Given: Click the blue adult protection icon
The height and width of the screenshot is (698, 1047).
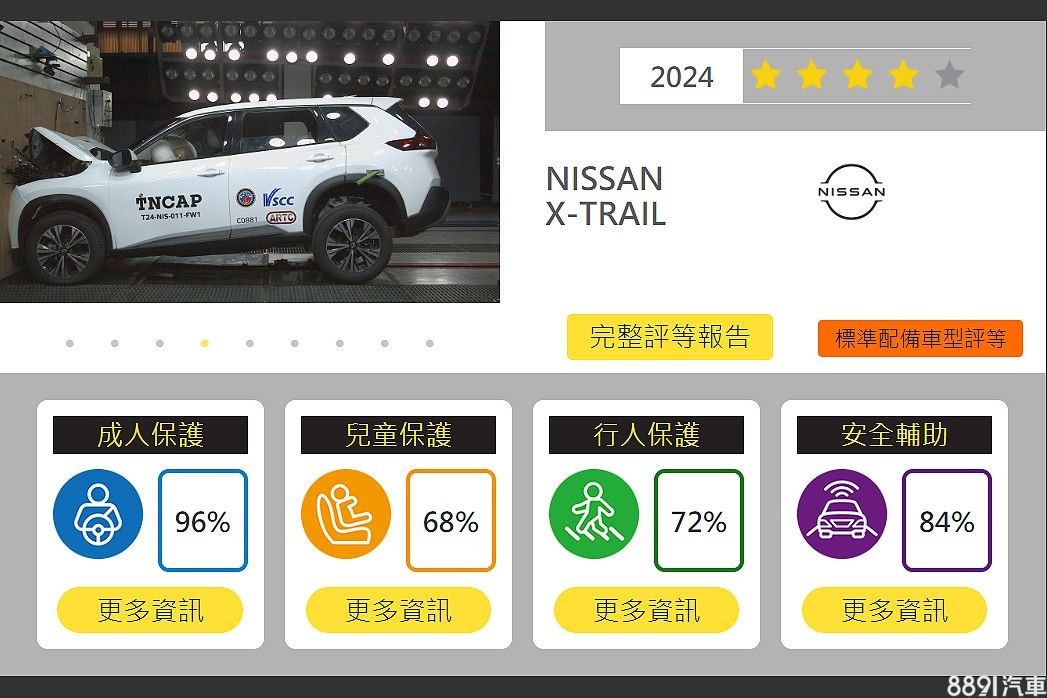Looking at the screenshot, I should coord(98,514).
